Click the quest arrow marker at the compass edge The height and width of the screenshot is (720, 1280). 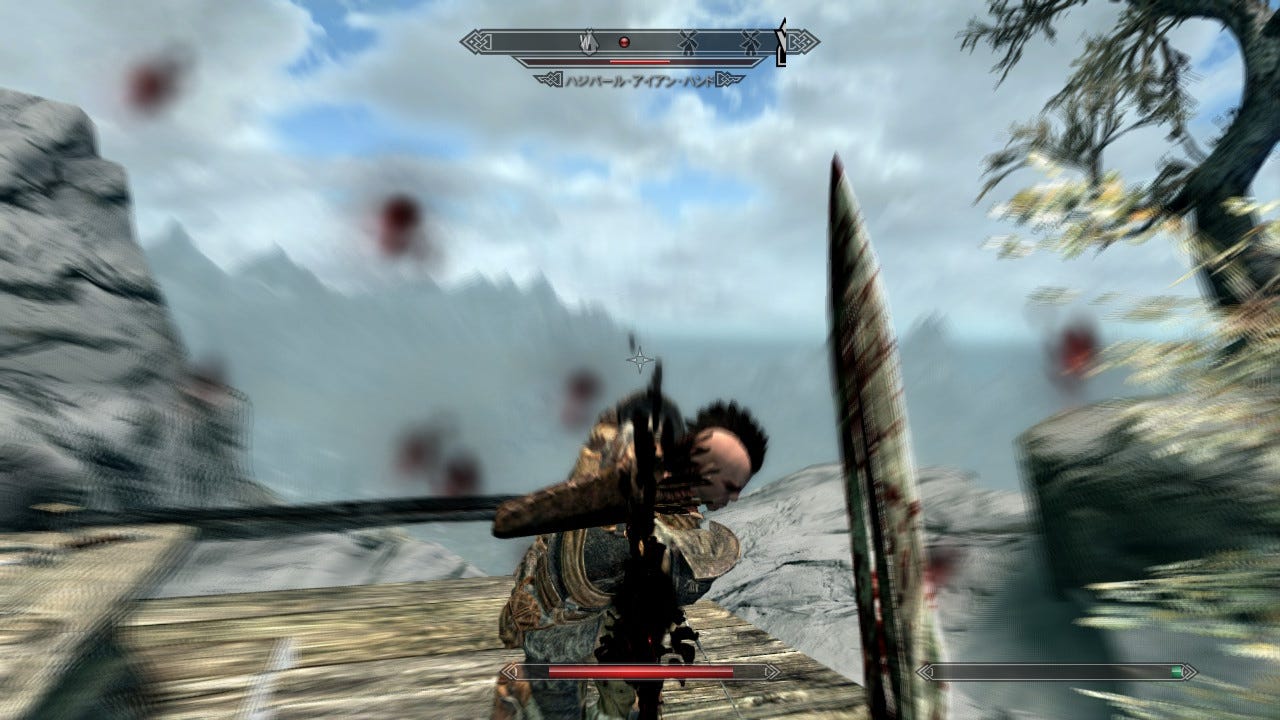click(x=782, y=43)
